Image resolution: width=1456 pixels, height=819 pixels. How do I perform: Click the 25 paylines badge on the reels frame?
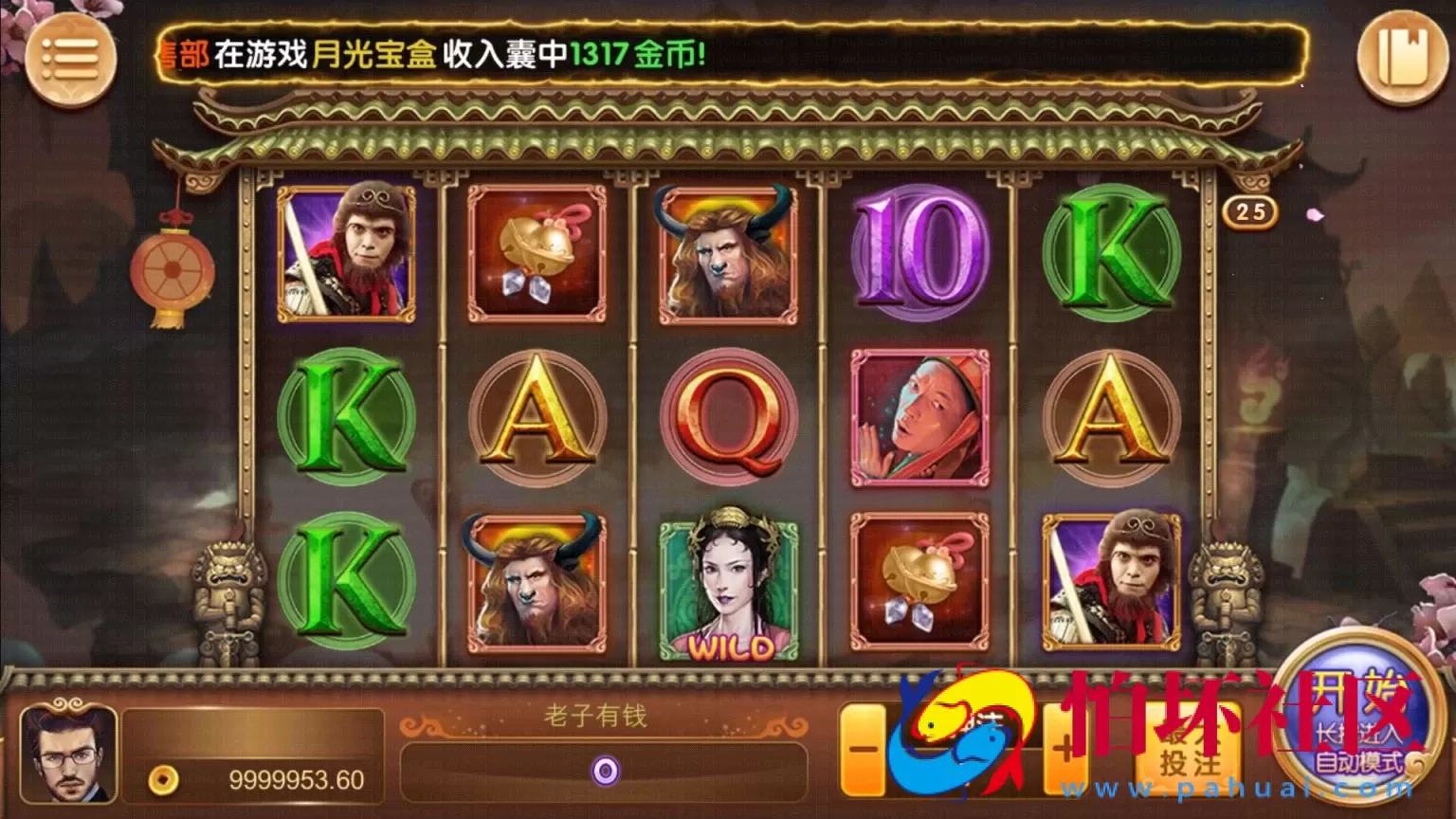coord(1249,213)
